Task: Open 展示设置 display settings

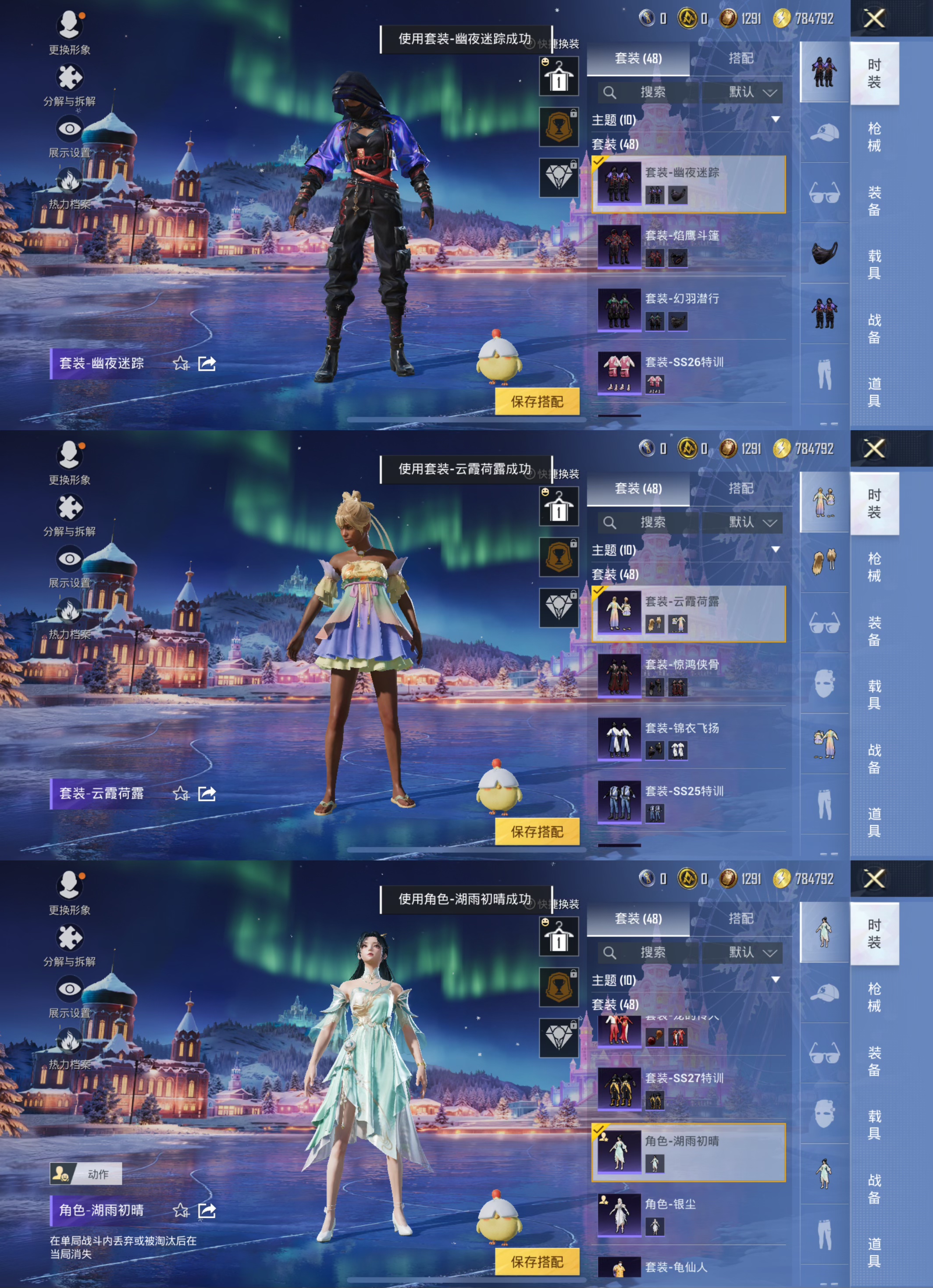Action: click(69, 128)
